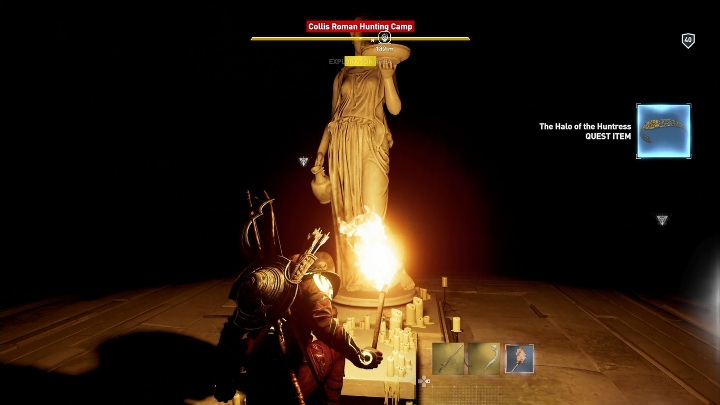
Task: Select the sword weapon slot
Action: coord(449,358)
